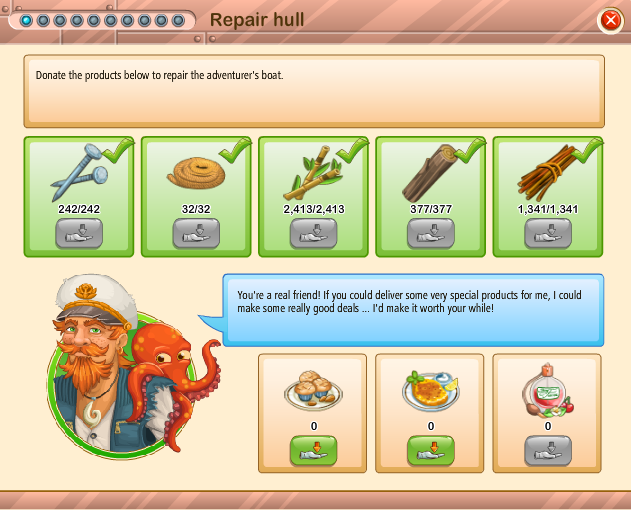Viewport: 631px width, 510px height.
Task: Choose the bamboo product tile
Action: click(x=313, y=172)
